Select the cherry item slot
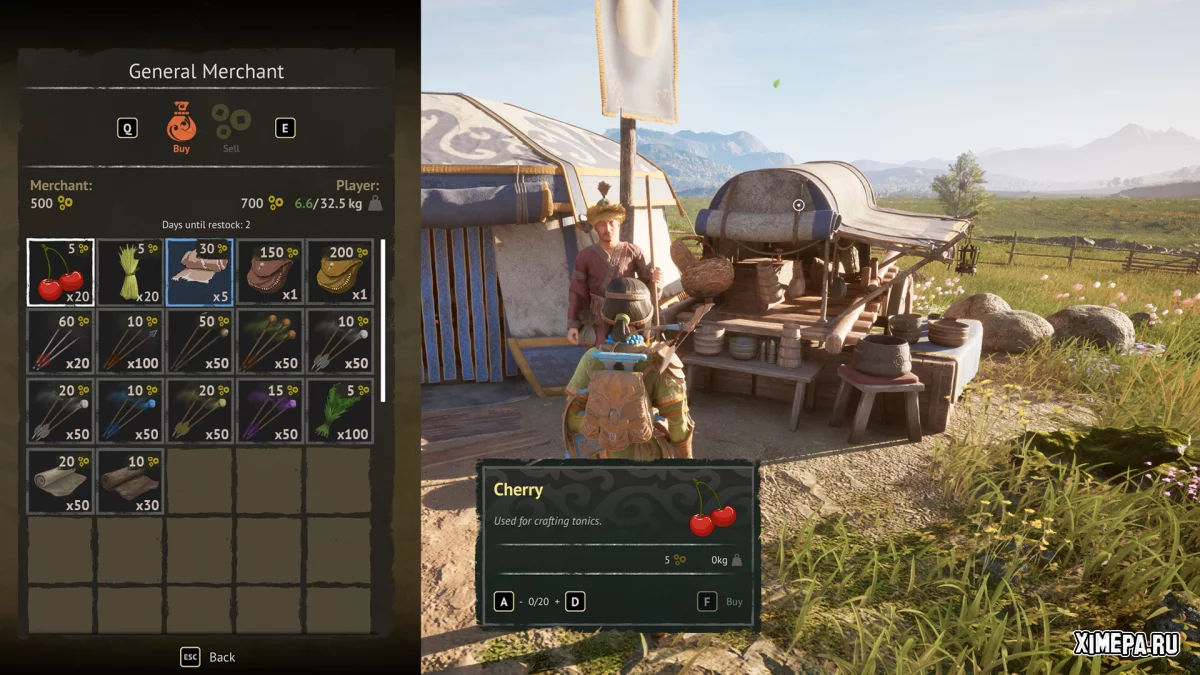 point(60,272)
